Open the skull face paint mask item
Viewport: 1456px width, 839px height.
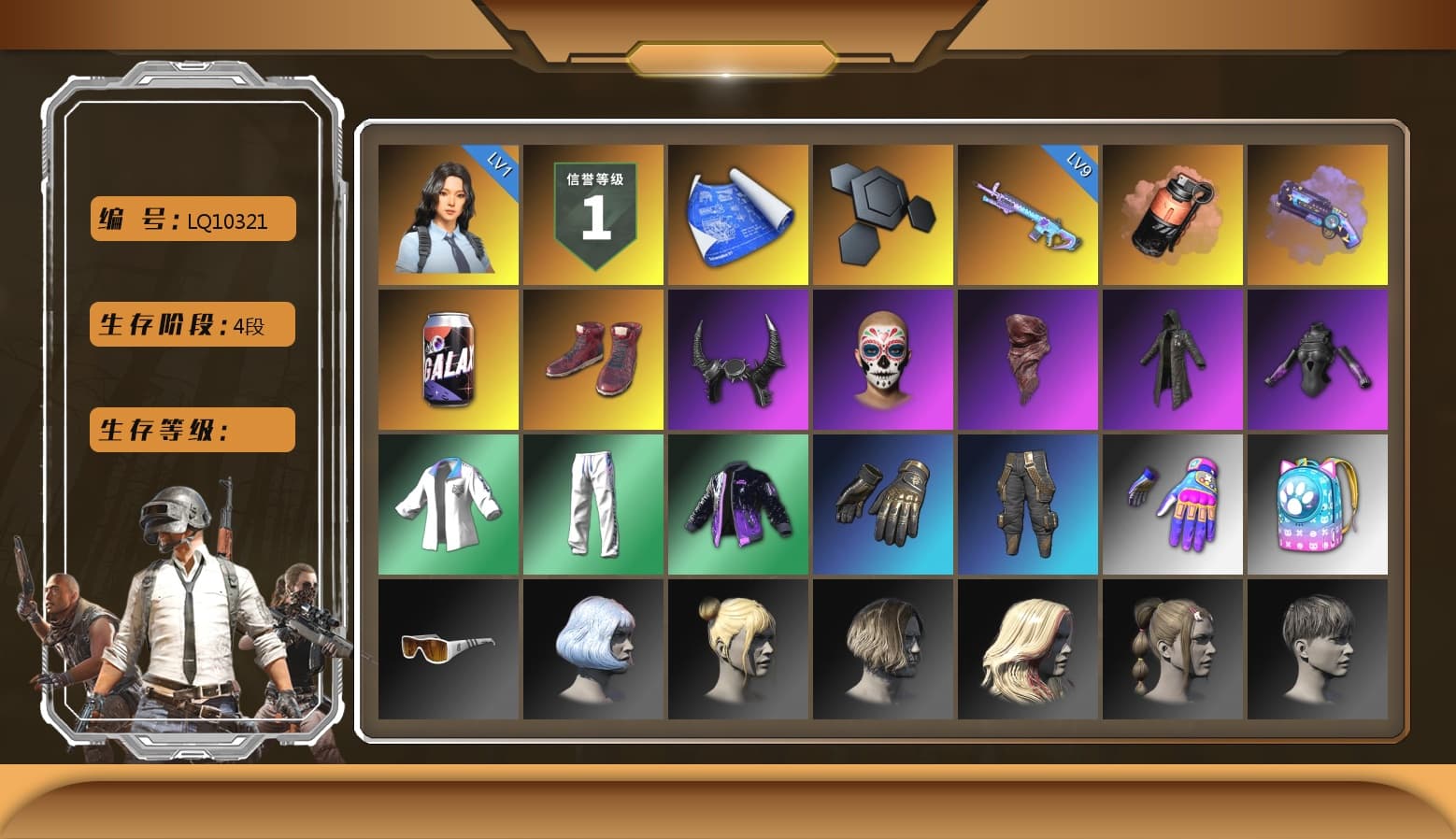[x=882, y=359]
